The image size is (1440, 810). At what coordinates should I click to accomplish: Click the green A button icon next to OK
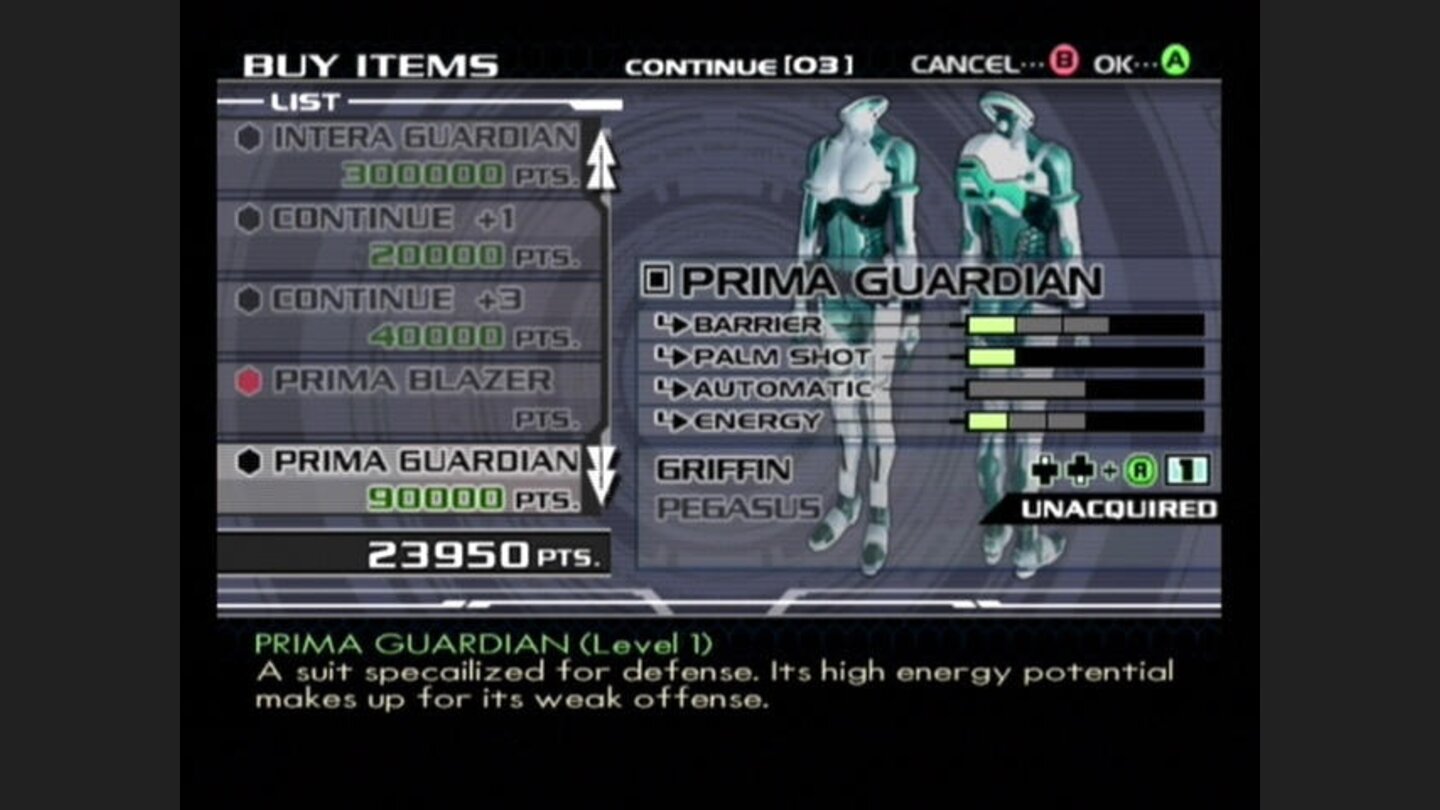pos(1176,62)
